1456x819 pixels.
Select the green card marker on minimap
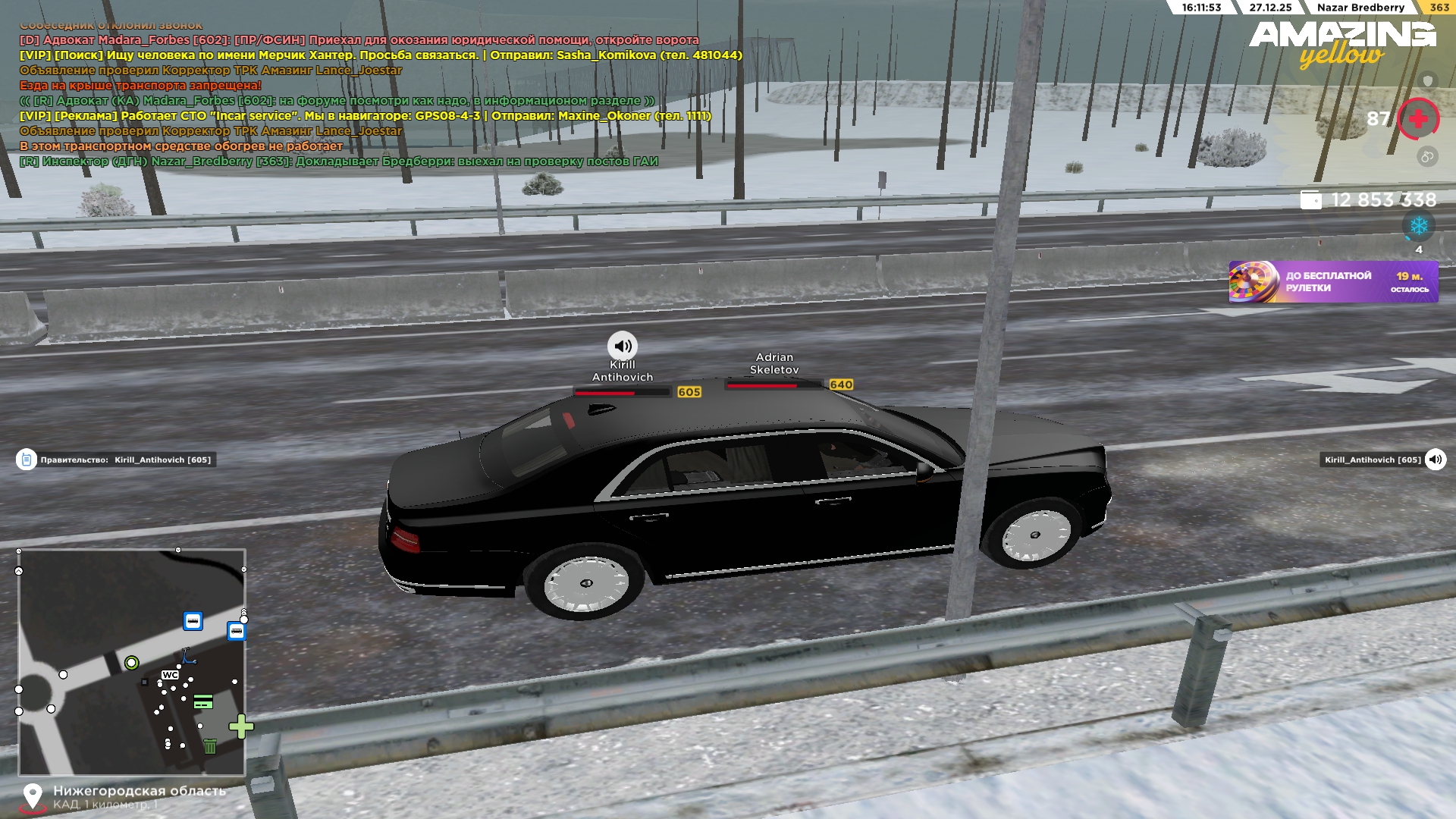click(203, 702)
